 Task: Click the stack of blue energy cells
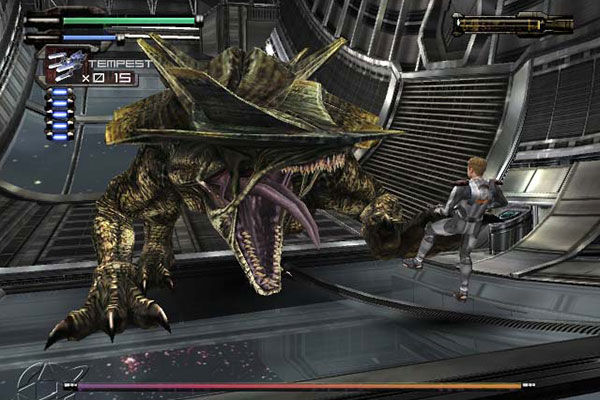click(60, 113)
